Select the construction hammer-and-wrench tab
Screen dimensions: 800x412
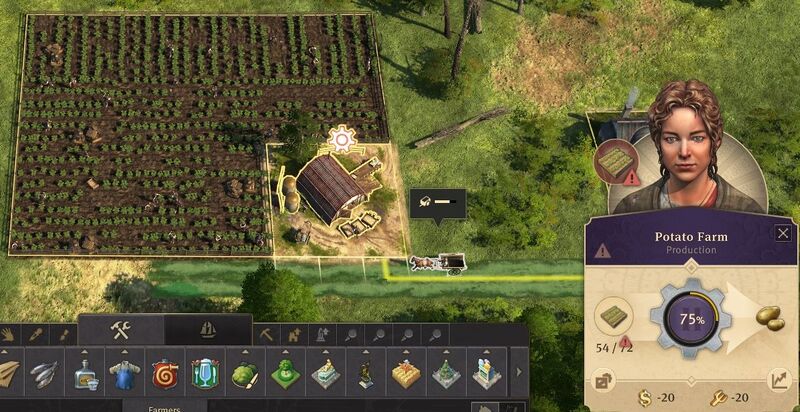(122, 331)
